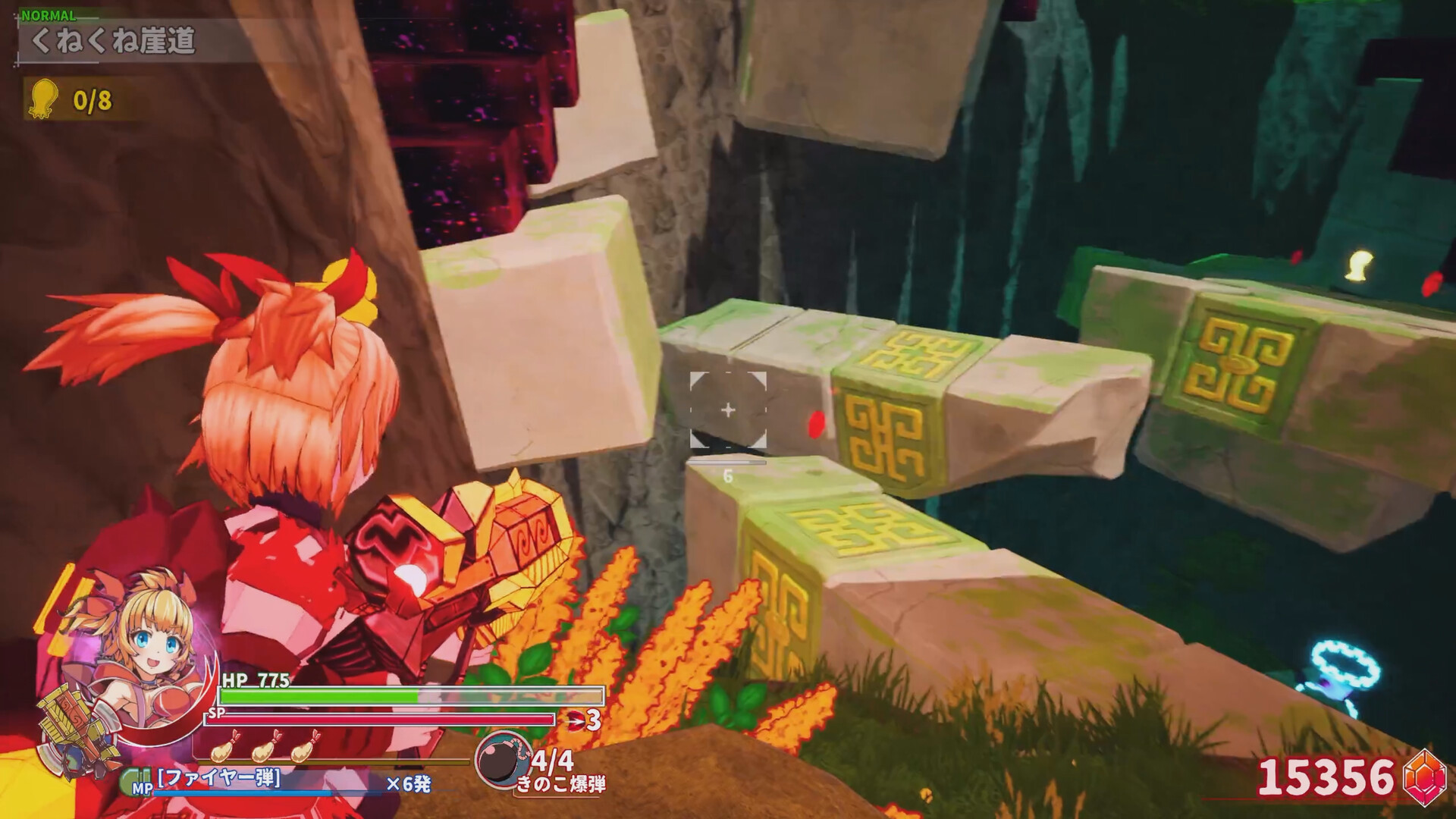Click the octopus collectible icon showing 0/8
The image size is (1456, 819).
42,98
